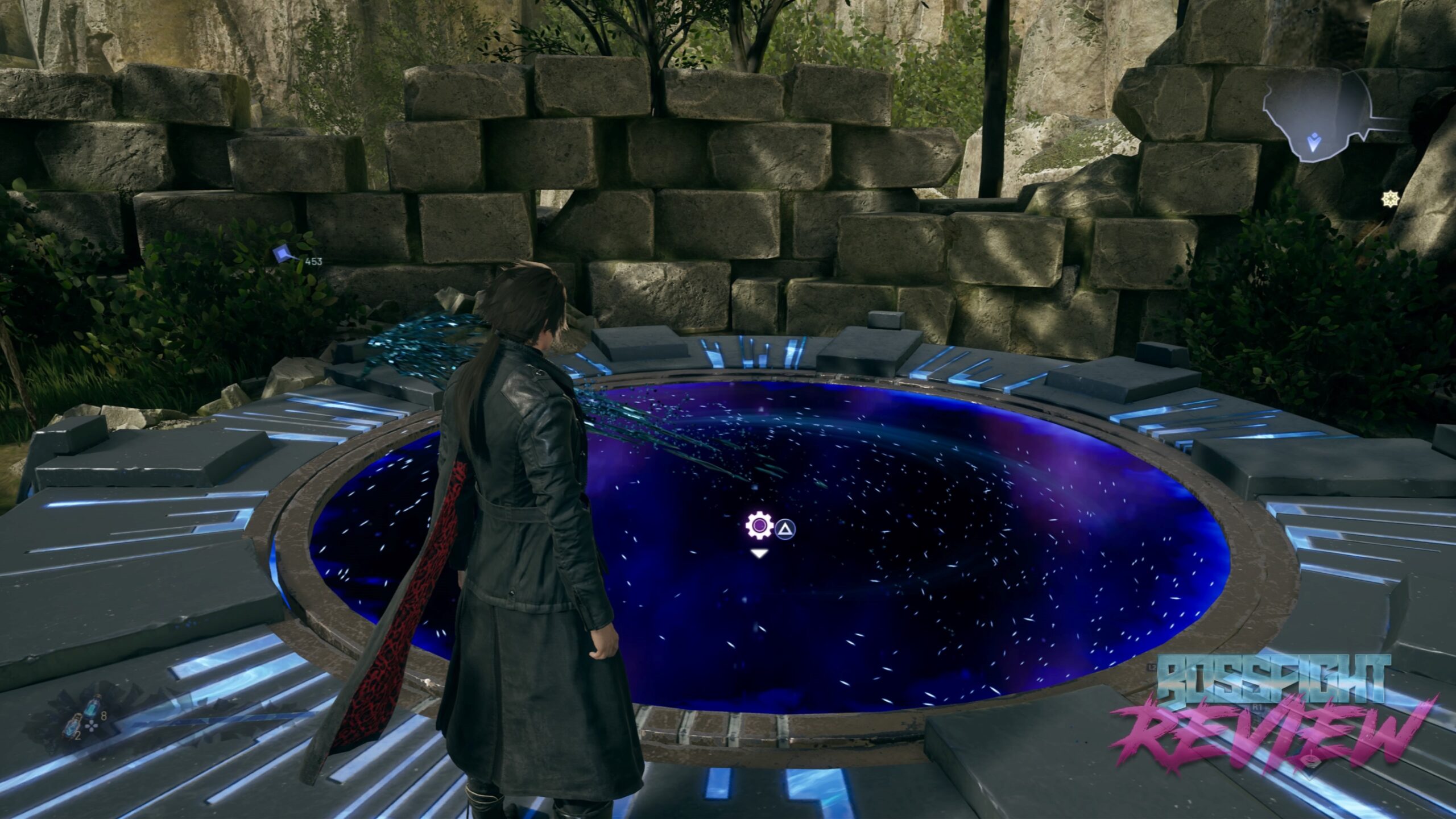Activate the purple gear interaction icon
Image resolution: width=1456 pixels, height=819 pixels.
point(758,527)
